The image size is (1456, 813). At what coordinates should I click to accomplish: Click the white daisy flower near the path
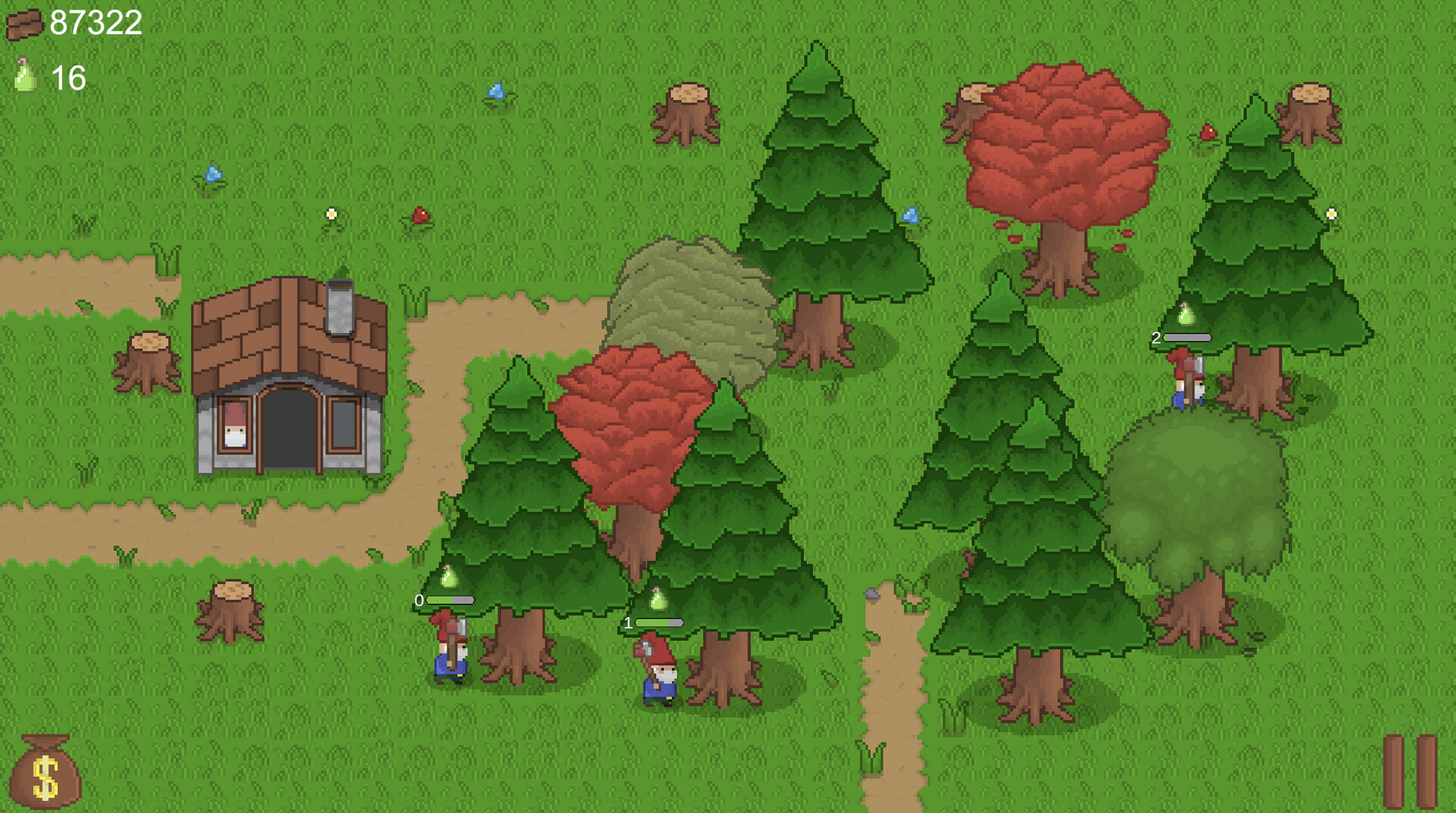[x=330, y=215]
